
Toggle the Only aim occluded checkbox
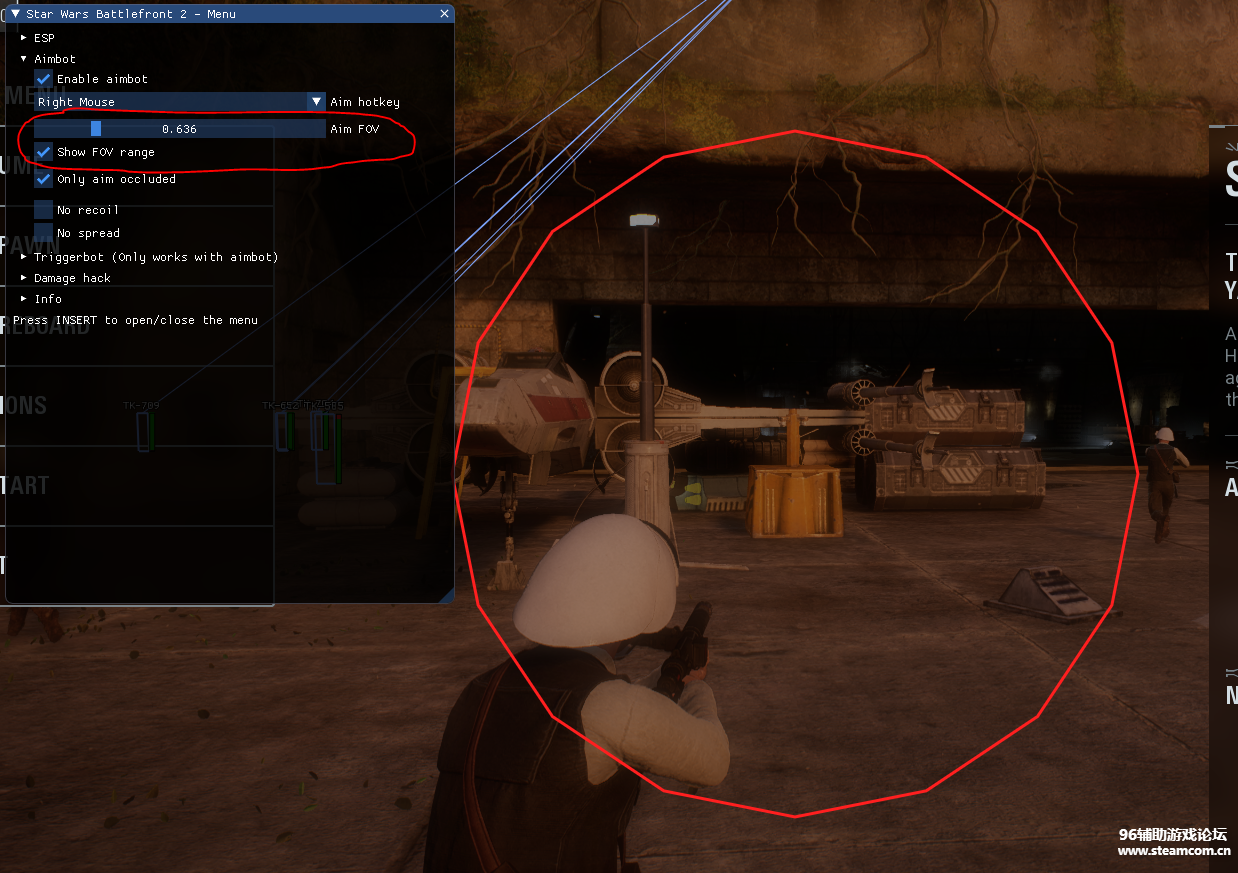44,179
